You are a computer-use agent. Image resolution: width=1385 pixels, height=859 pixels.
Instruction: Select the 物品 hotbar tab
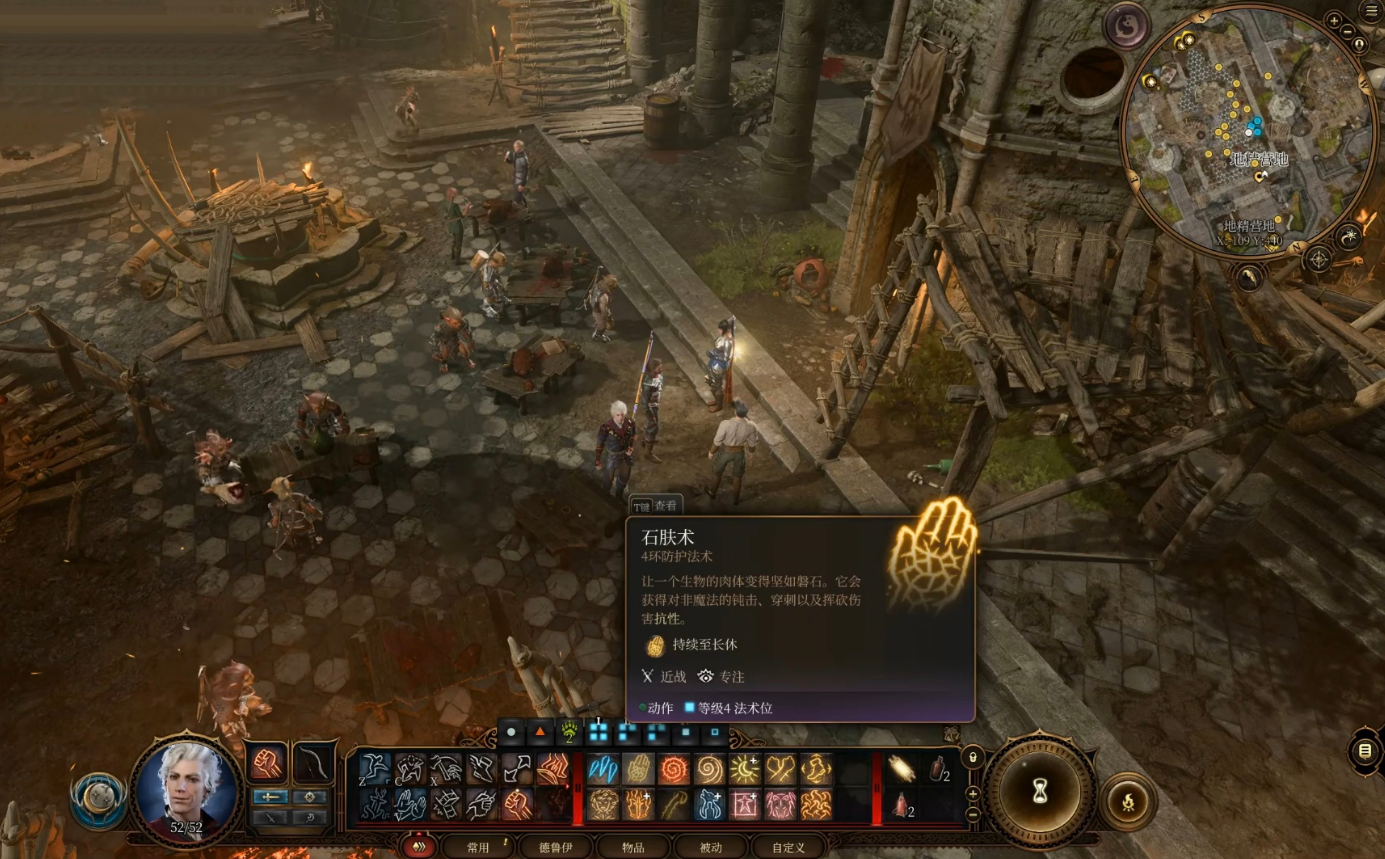(633, 847)
